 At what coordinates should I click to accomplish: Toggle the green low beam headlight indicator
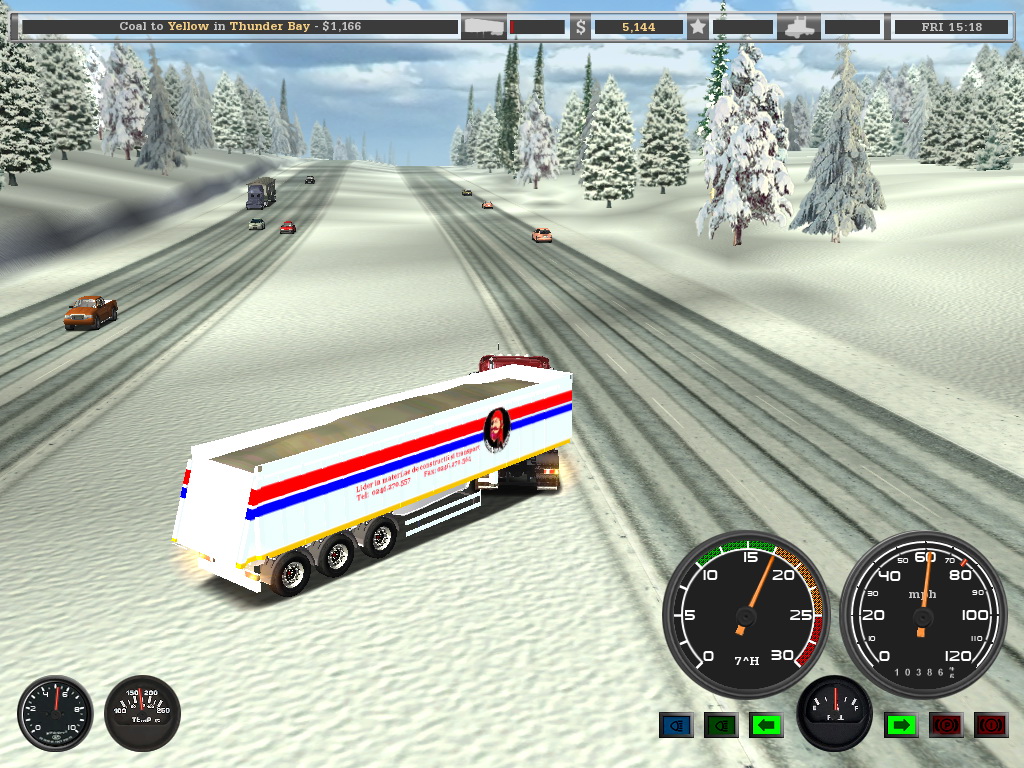(721, 725)
